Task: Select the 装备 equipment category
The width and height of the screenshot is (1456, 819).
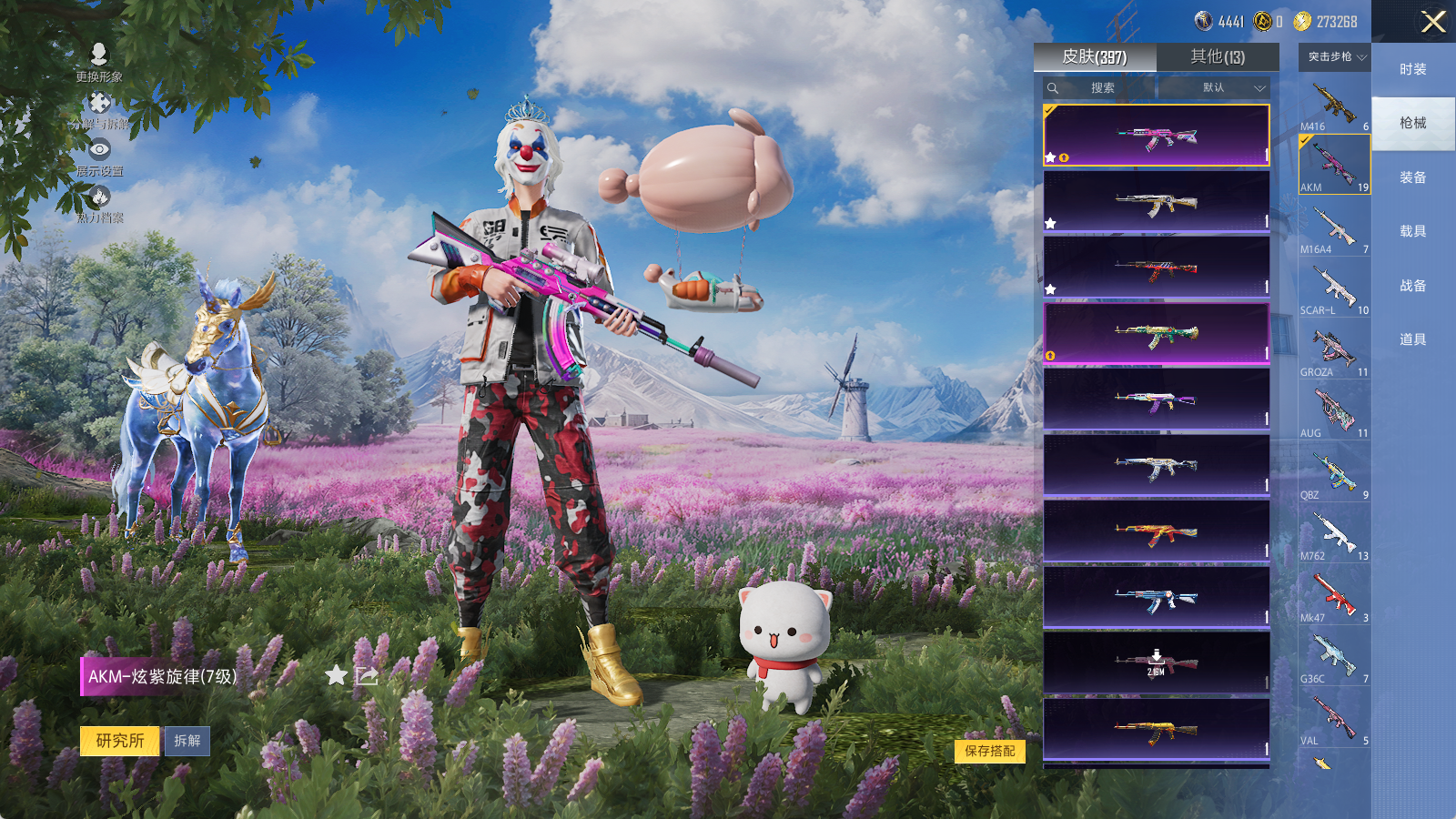Action: click(x=1412, y=177)
